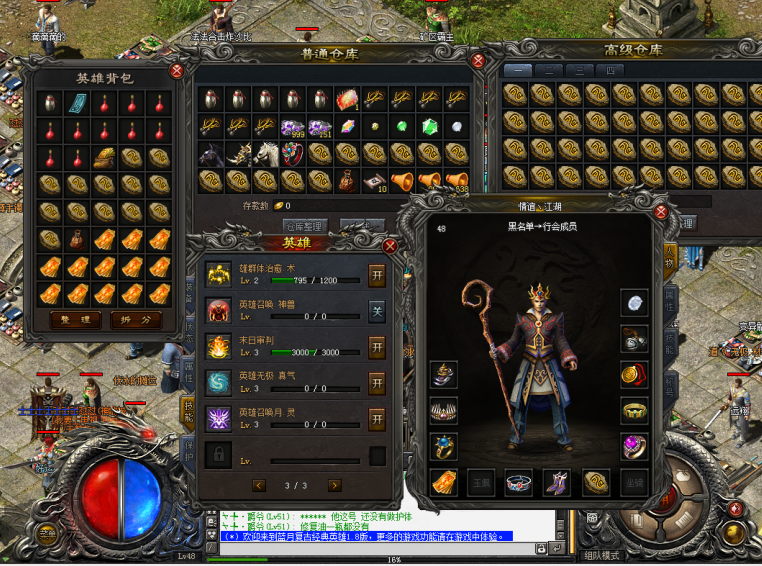Go to next hero skill page

(334, 485)
